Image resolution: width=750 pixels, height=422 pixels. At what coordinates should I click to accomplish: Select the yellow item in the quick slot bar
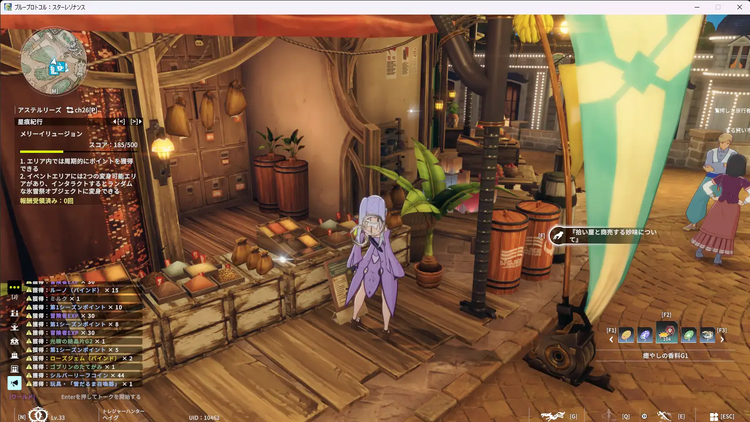pos(626,336)
